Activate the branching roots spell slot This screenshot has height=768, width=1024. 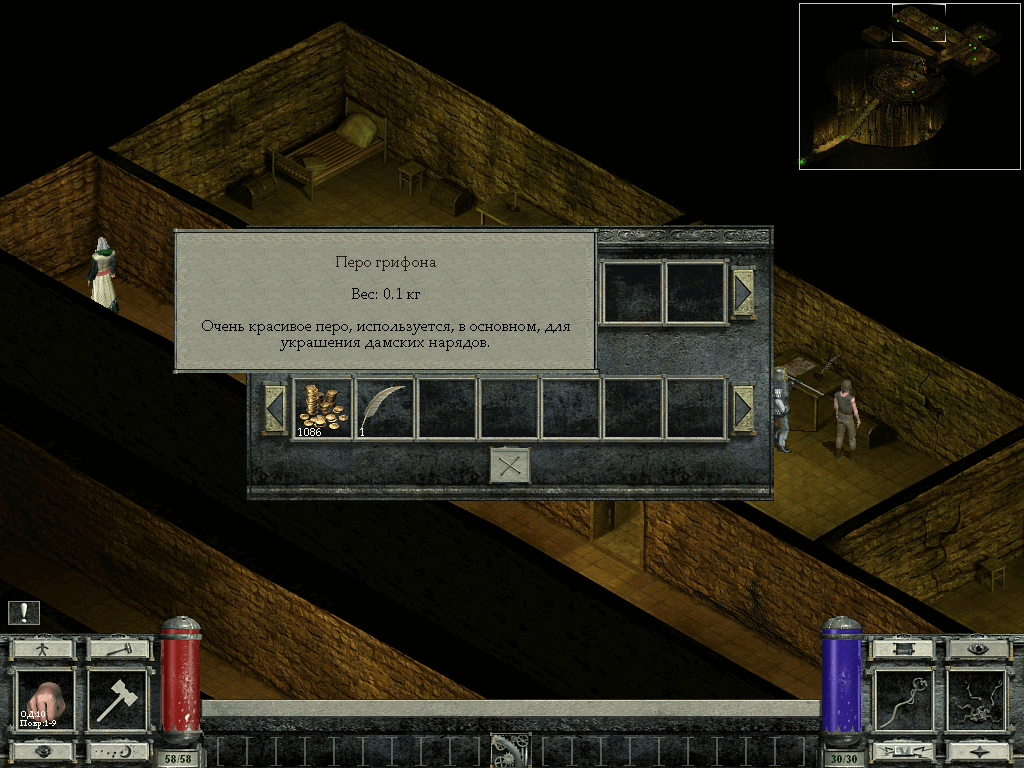pyautogui.click(x=978, y=700)
